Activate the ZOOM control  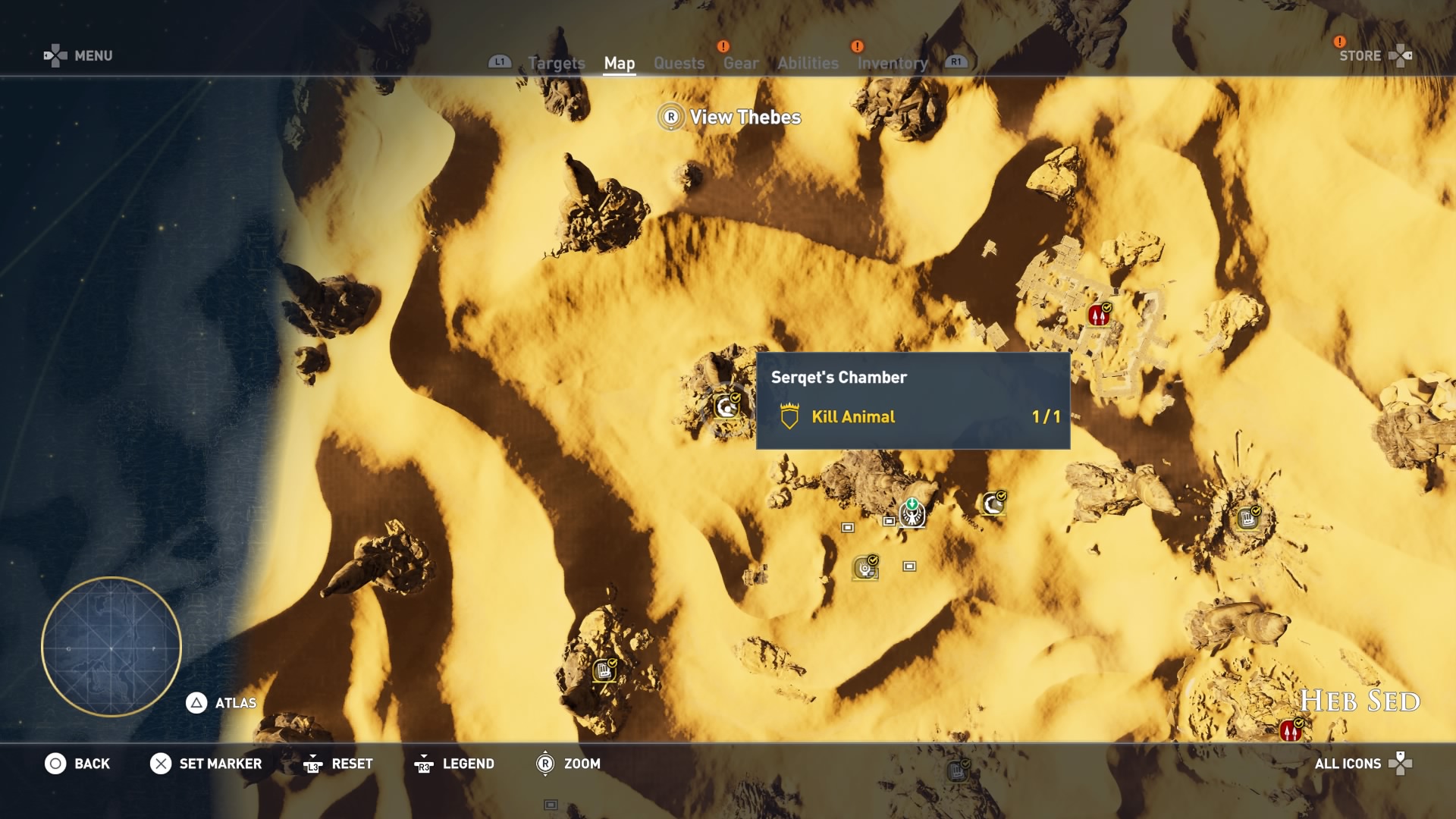[x=568, y=764]
